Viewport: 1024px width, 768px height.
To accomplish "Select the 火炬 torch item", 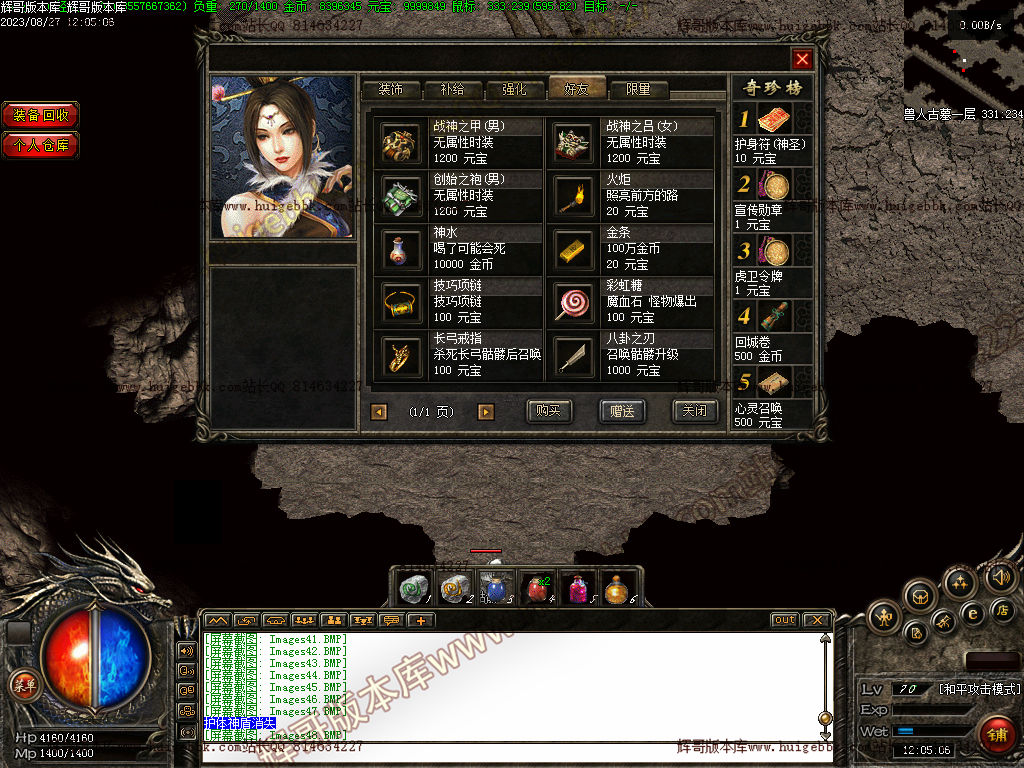I will pos(575,196).
